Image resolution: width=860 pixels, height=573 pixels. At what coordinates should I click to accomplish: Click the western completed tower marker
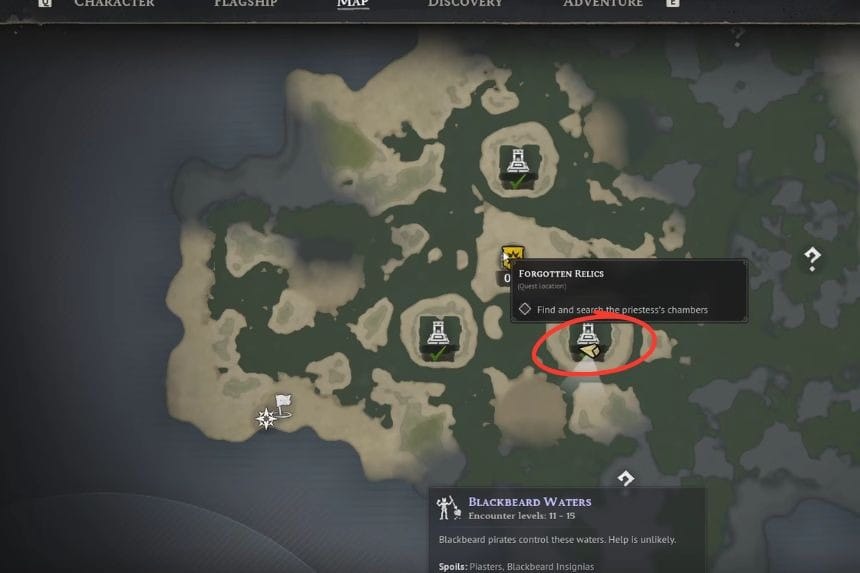click(438, 335)
